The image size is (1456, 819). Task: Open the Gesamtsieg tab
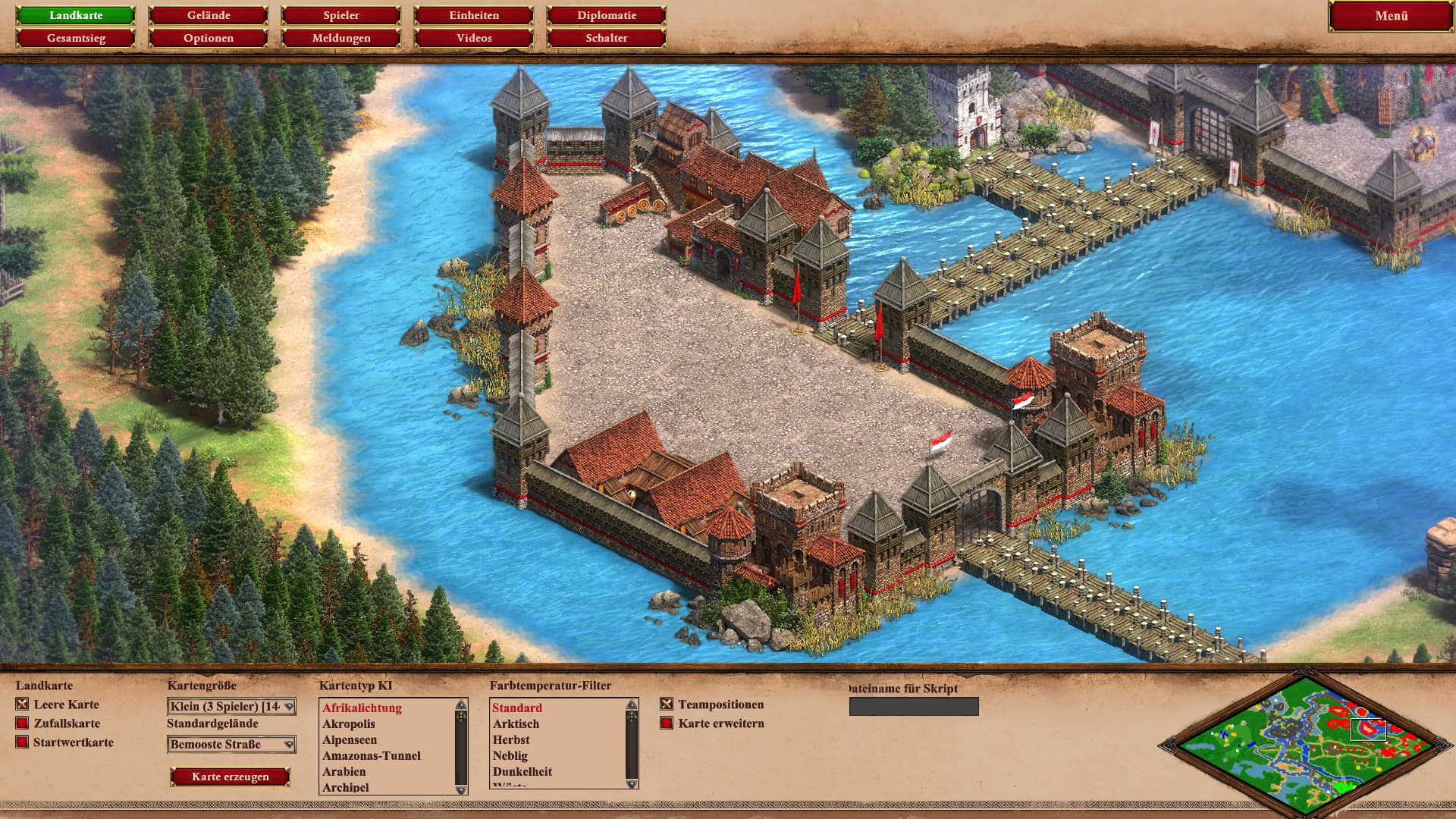point(76,38)
